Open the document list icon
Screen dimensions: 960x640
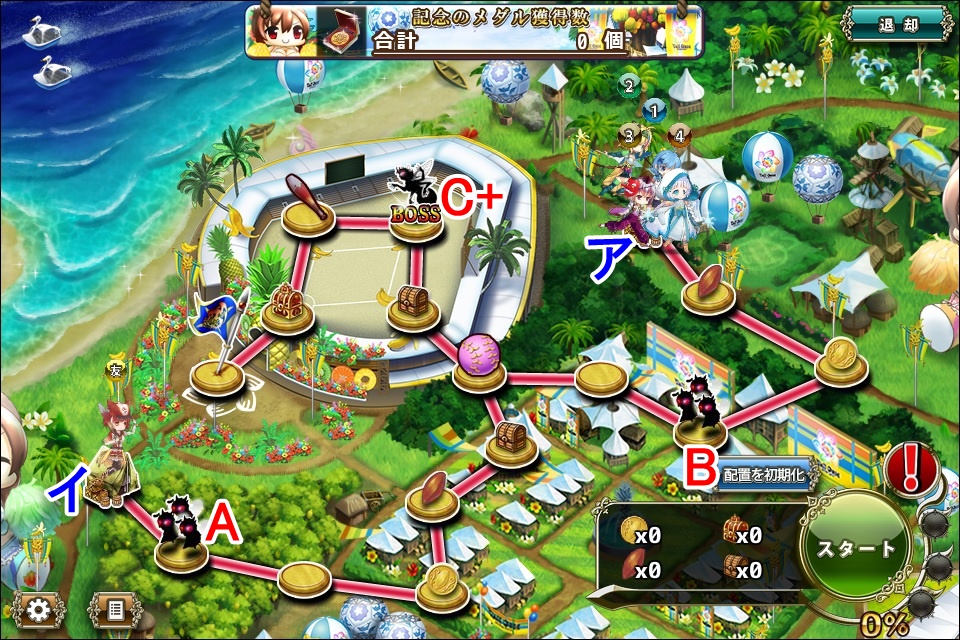114,609
